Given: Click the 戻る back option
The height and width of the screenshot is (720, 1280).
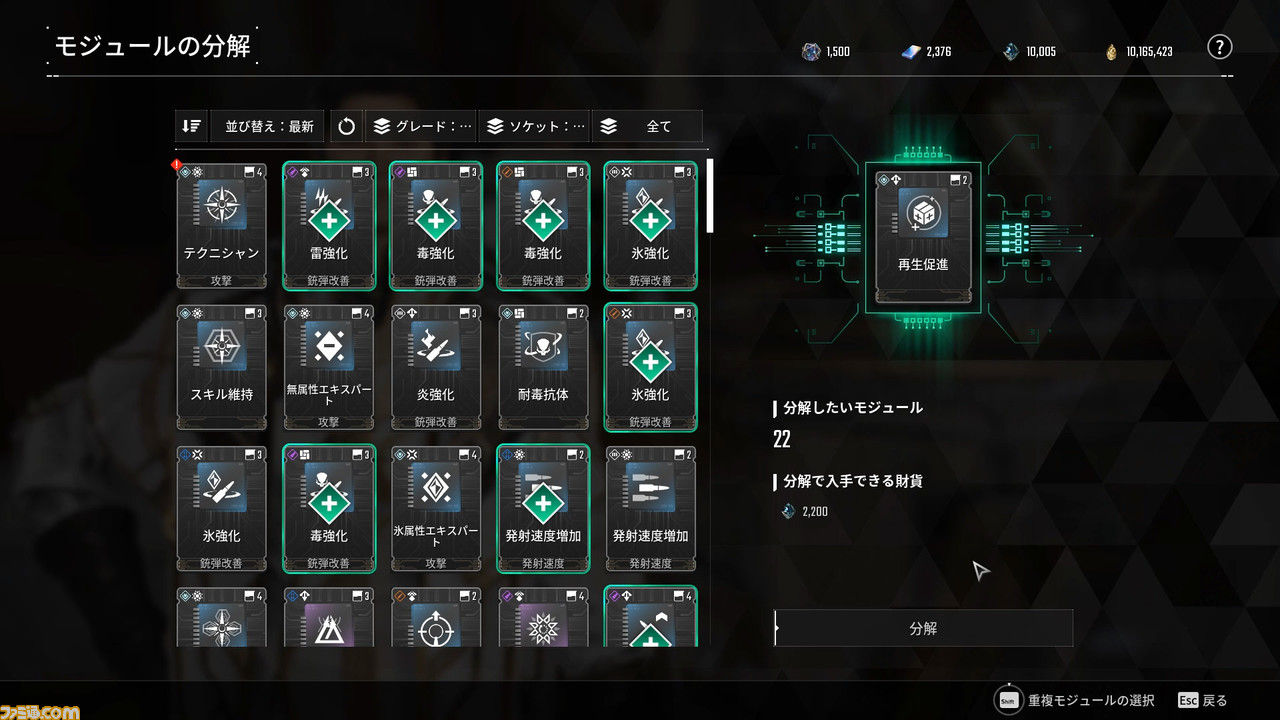Looking at the screenshot, I should (x=1203, y=700).
